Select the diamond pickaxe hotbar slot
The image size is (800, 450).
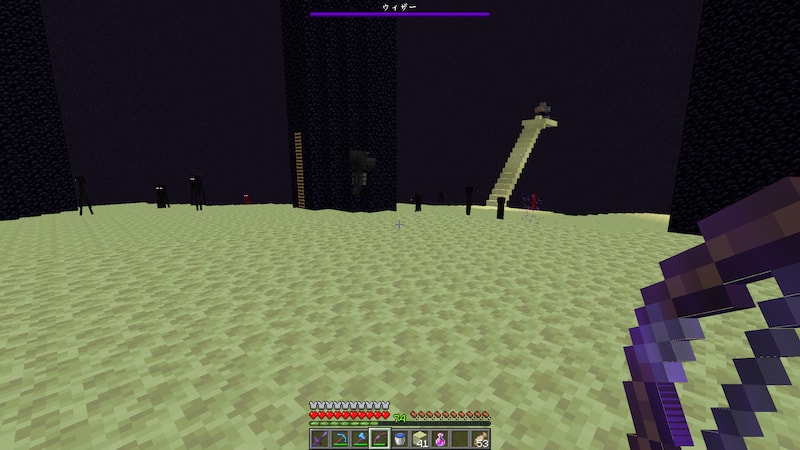[339, 438]
